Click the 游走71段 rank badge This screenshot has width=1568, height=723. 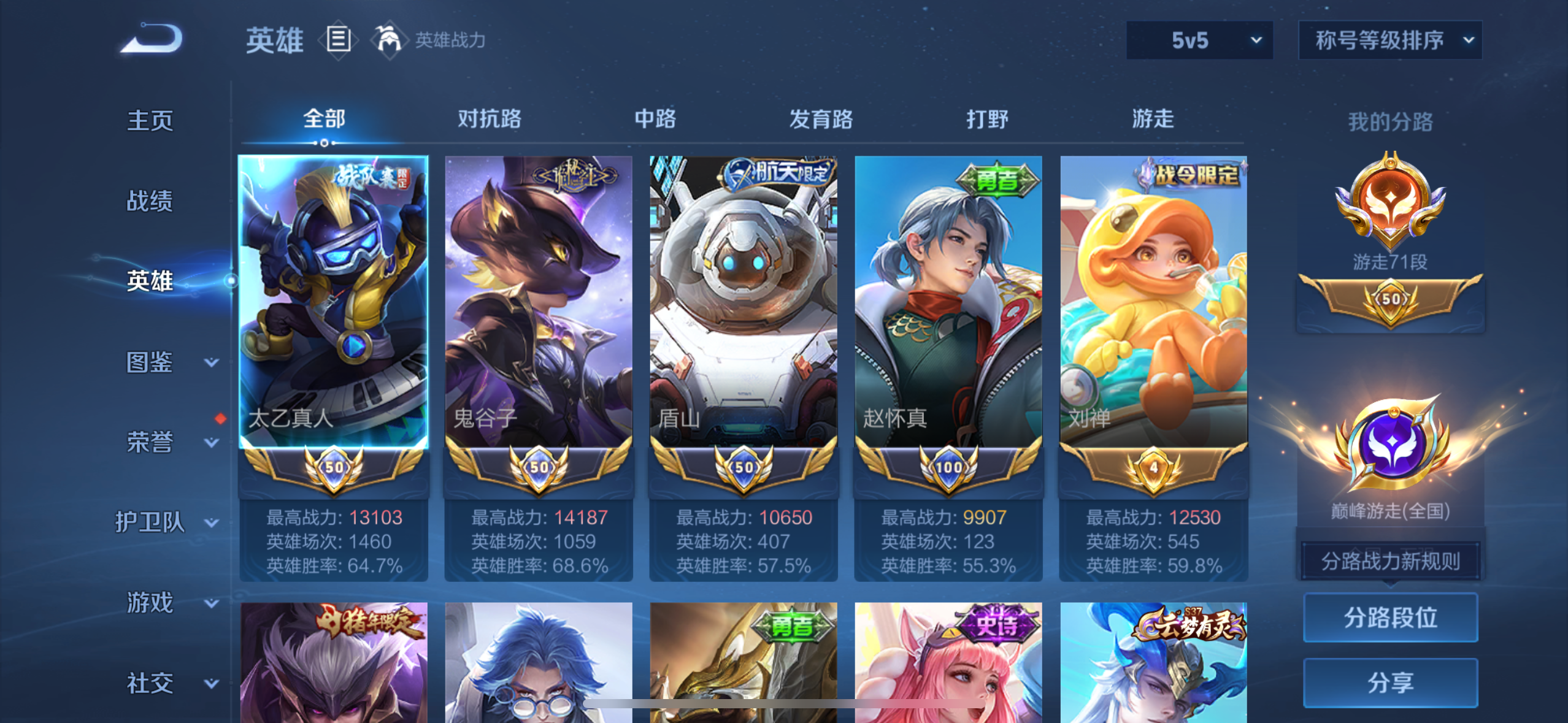(x=1391, y=202)
